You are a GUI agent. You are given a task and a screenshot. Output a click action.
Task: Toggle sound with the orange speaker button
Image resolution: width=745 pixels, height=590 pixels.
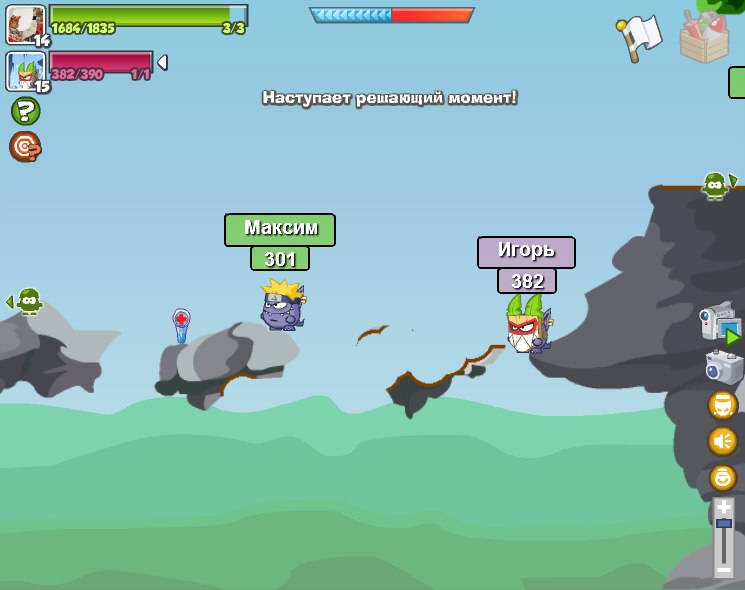(x=722, y=441)
